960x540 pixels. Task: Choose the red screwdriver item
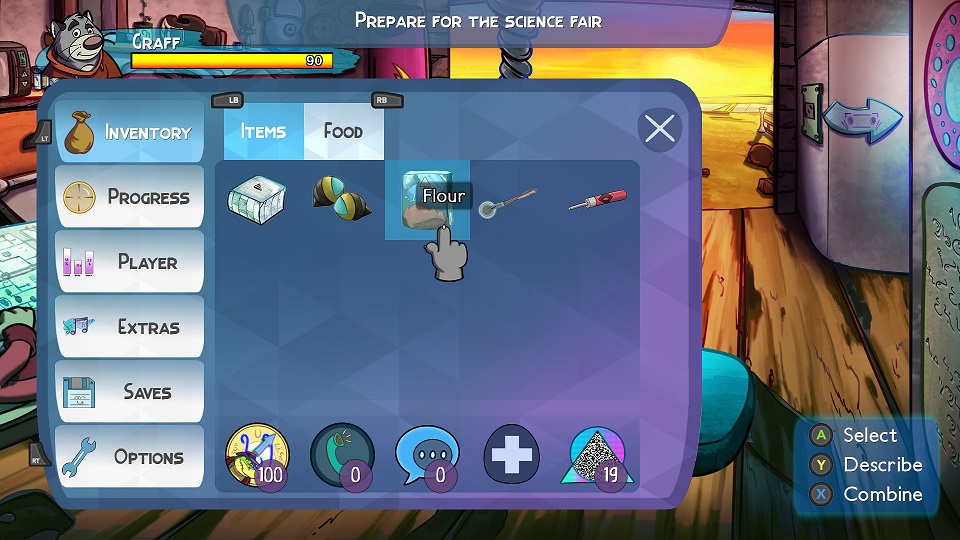tap(597, 199)
